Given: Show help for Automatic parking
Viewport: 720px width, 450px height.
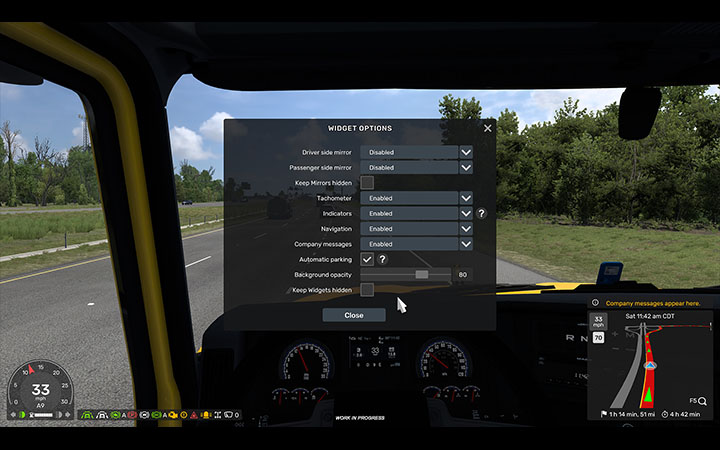Looking at the screenshot, I should [382, 259].
